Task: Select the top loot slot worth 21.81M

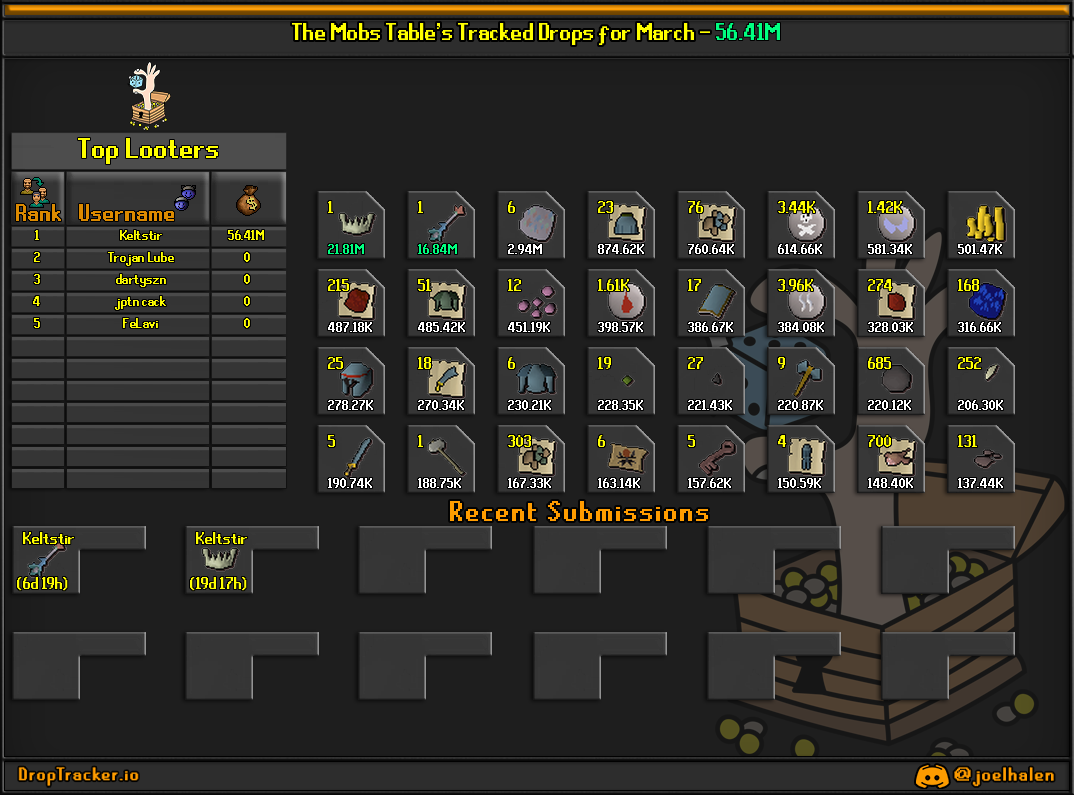Action: pos(351,225)
